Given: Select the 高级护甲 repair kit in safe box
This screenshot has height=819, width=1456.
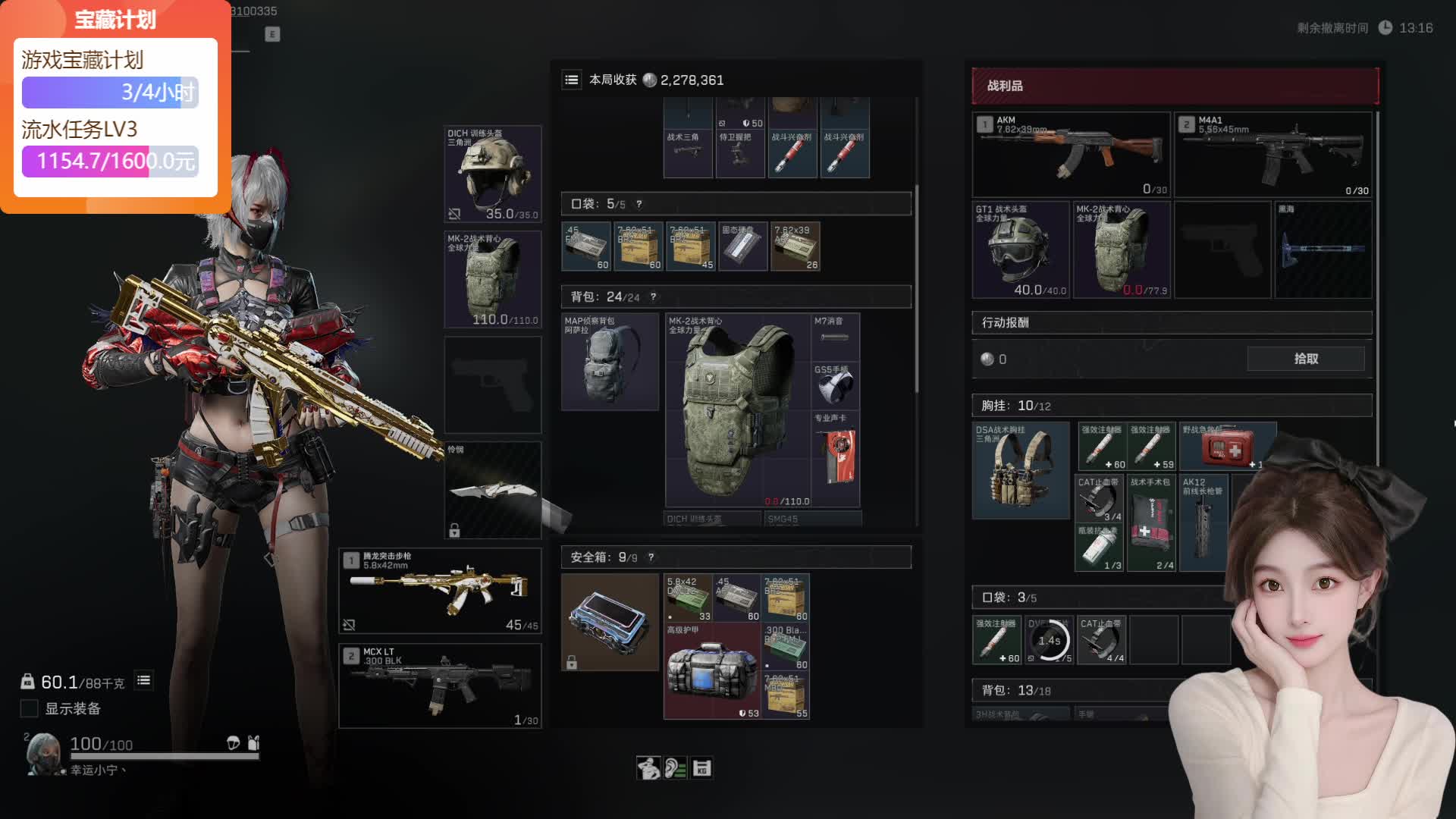Looking at the screenshot, I should pyautogui.click(x=711, y=670).
